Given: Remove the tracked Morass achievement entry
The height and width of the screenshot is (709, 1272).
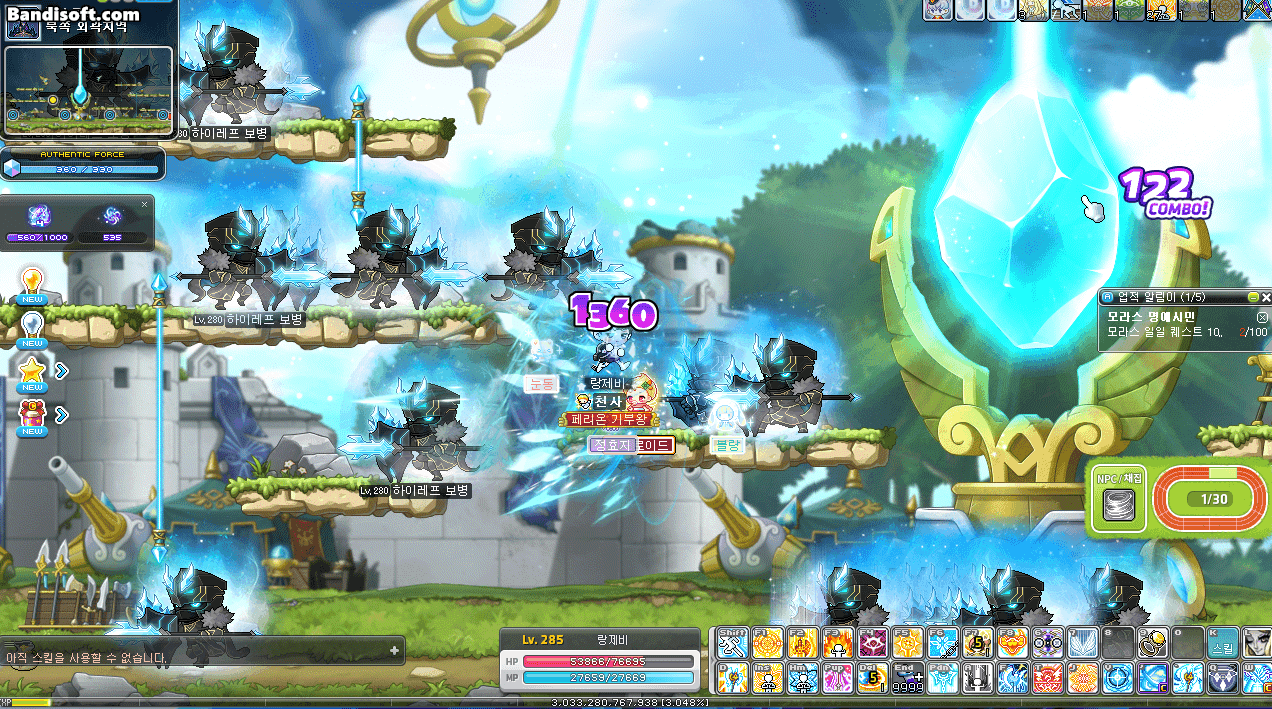Looking at the screenshot, I should point(1262,317).
